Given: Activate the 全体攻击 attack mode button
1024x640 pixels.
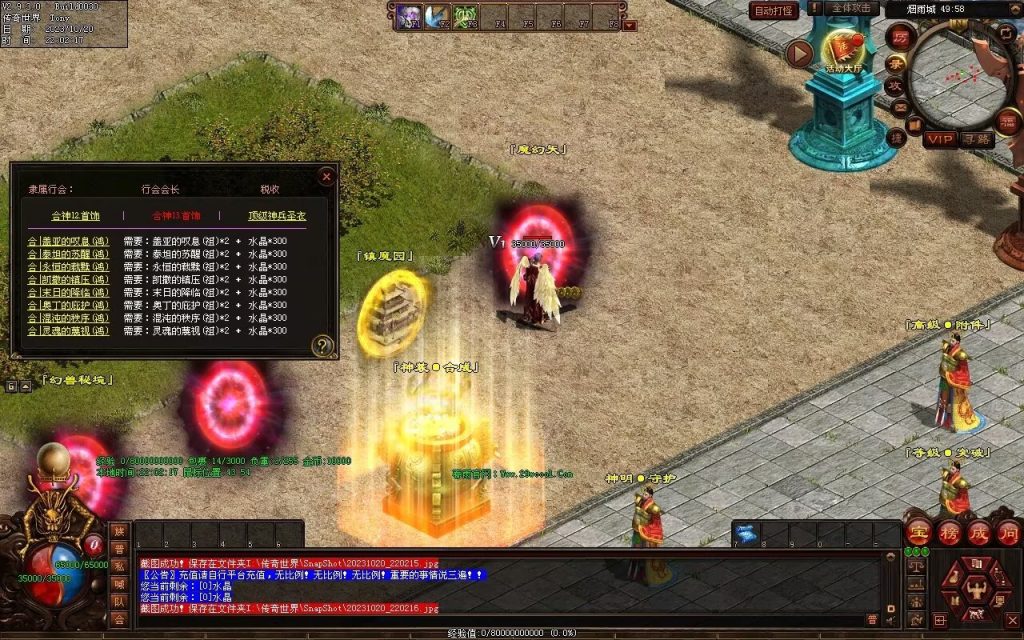Looking at the screenshot, I should [x=853, y=8].
